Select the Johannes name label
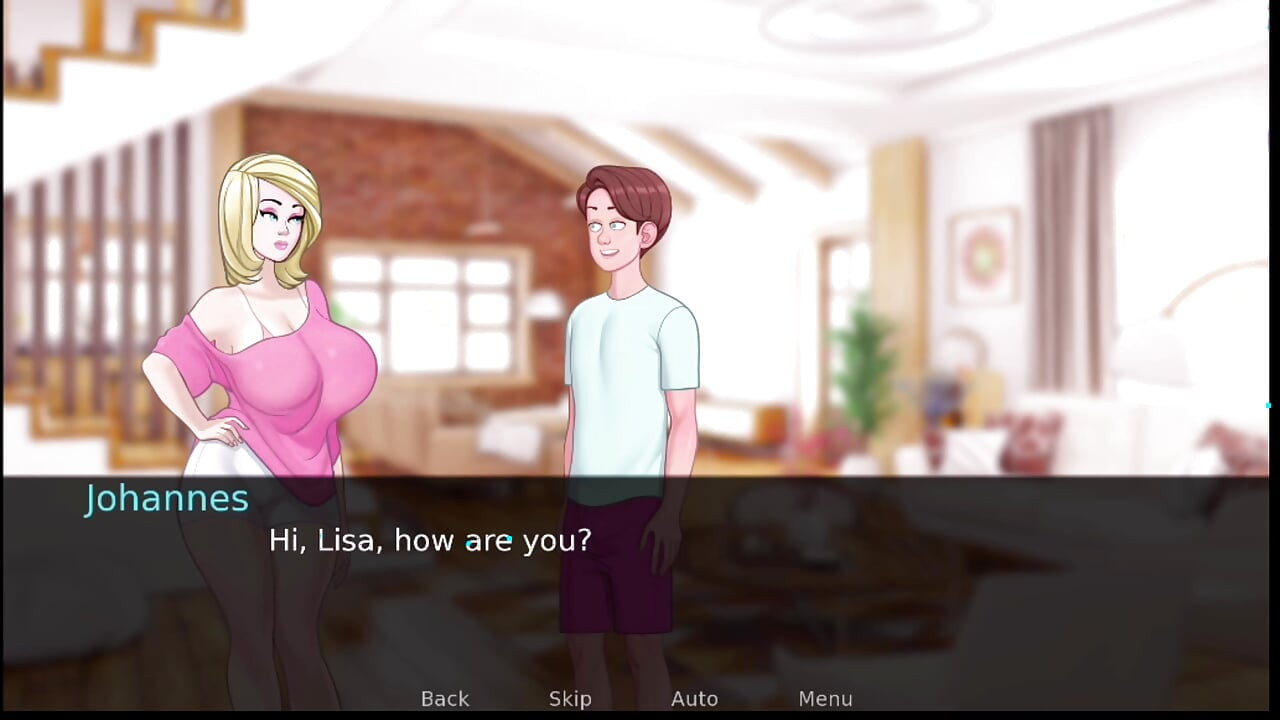This screenshot has height=720, width=1280. [x=166, y=498]
